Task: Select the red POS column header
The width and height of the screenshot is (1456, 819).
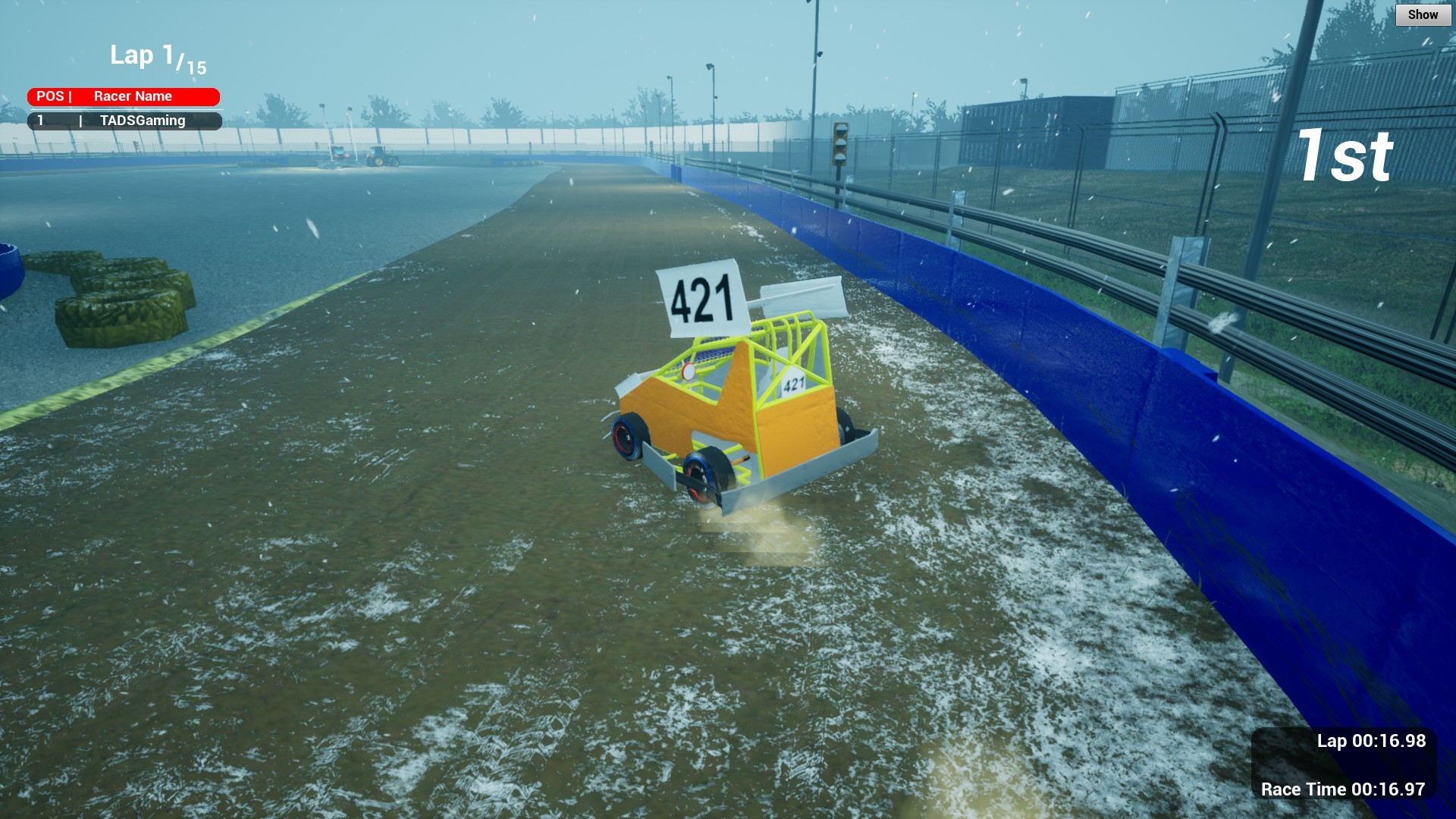Action: click(49, 96)
